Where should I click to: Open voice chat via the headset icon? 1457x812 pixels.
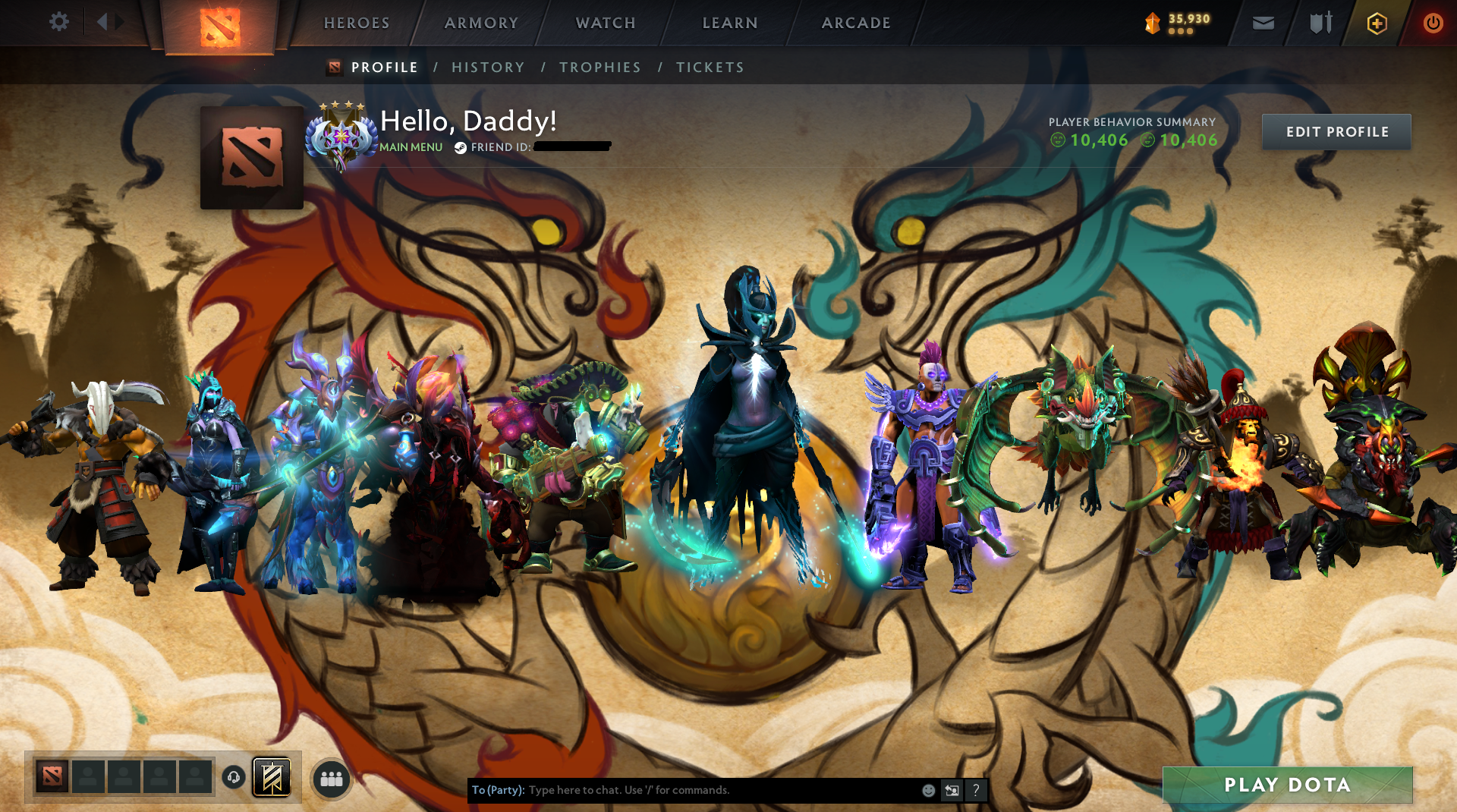(x=233, y=776)
